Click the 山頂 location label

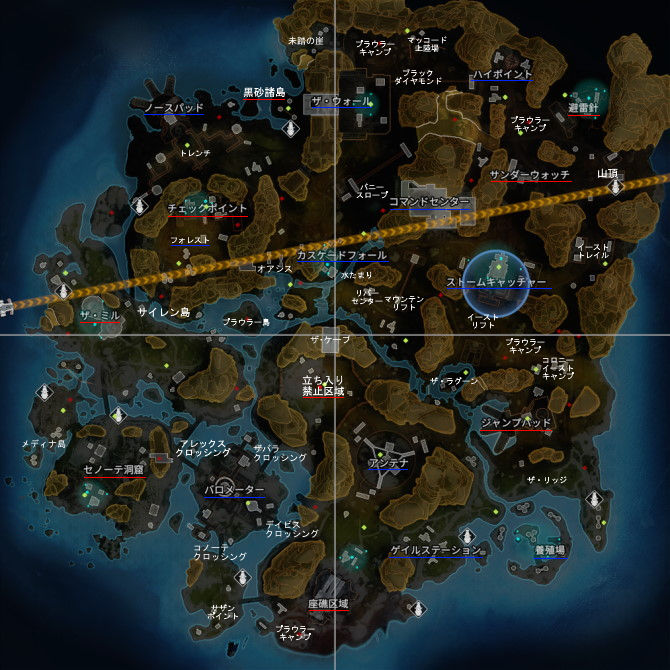pyautogui.click(x=607, y=174)
